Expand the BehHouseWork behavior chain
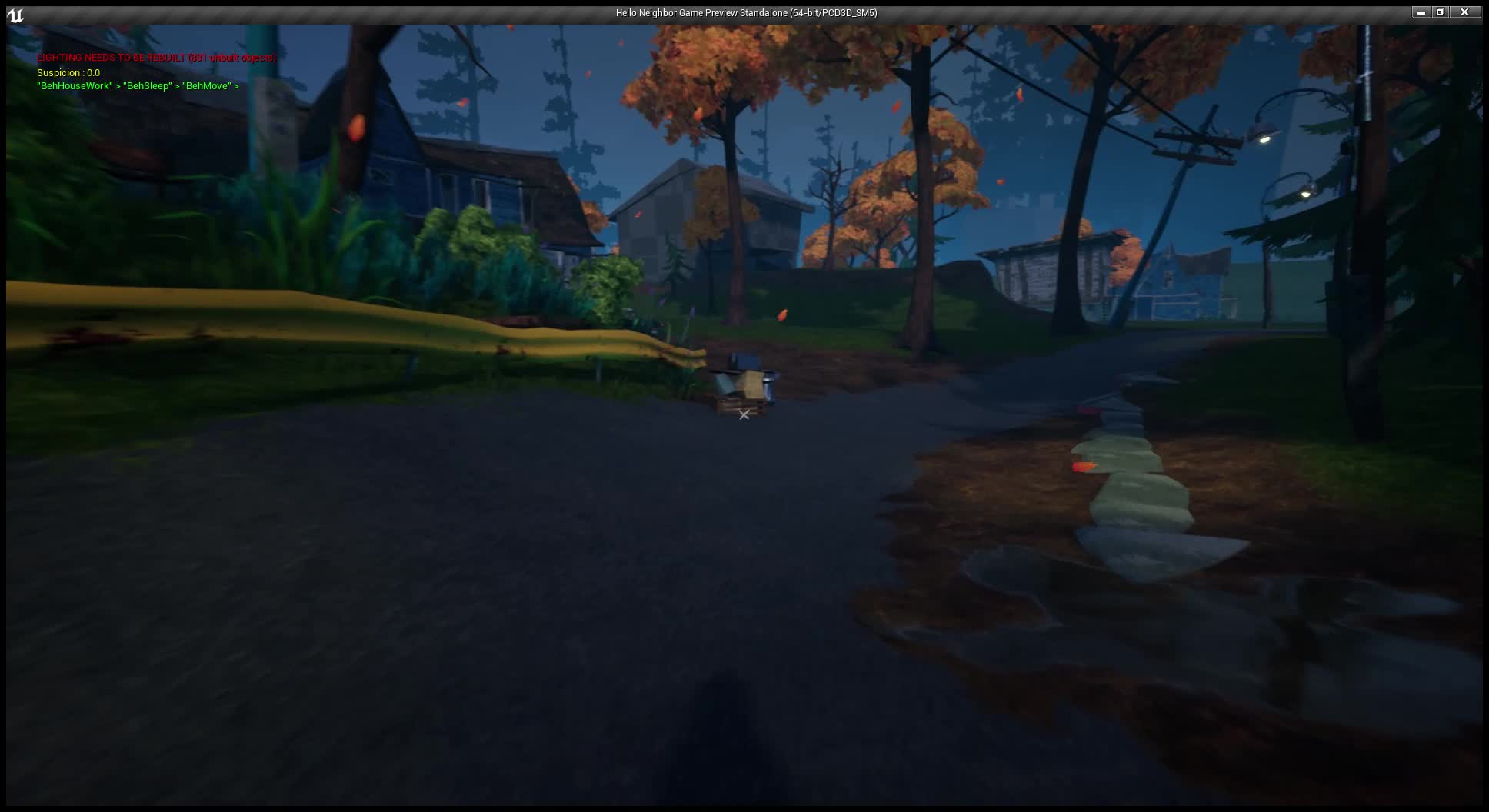 (x=74, y=85)
